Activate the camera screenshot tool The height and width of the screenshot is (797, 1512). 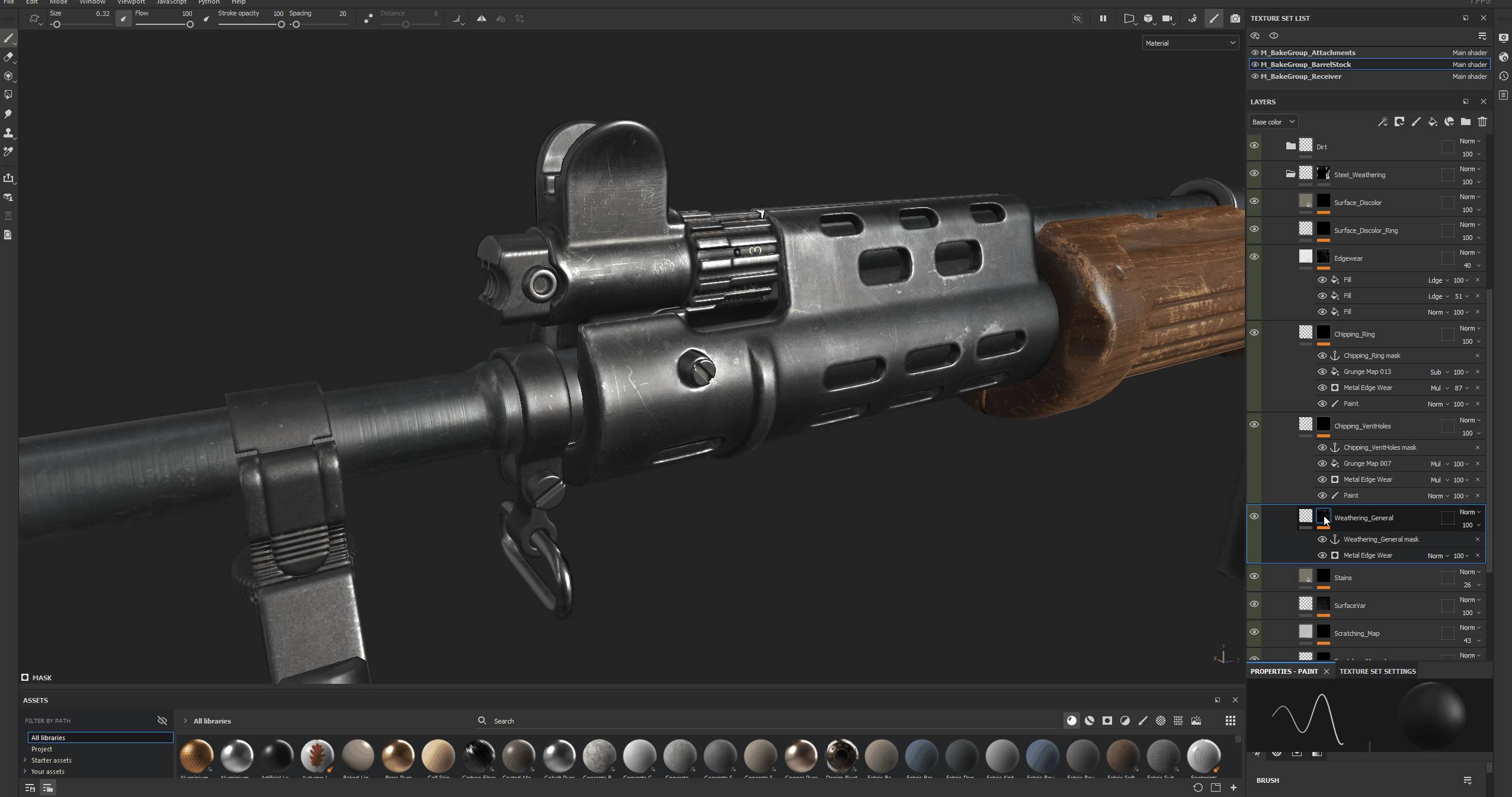1236,18
